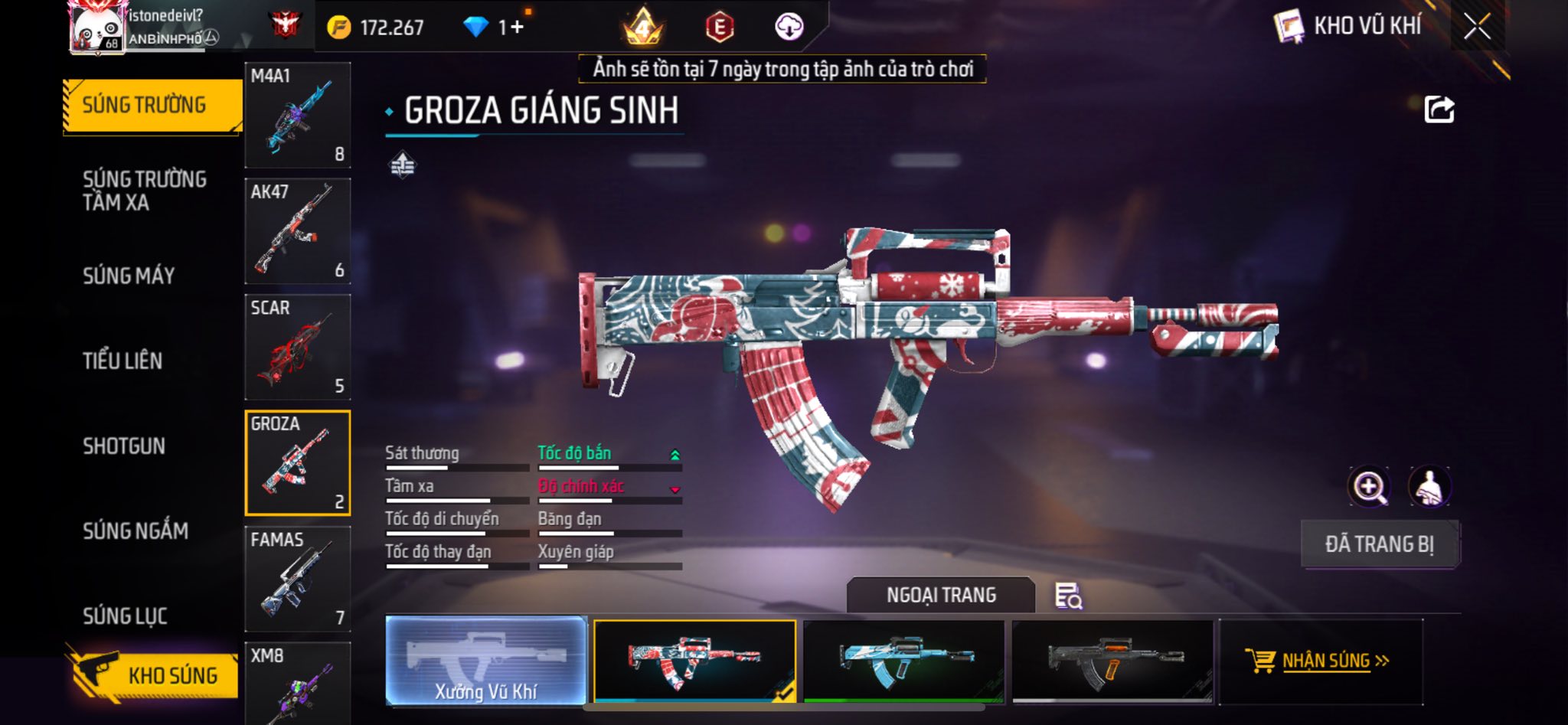Choose the blue Groza skin thumbnail
The height and width of the screenshot is (725, 1568).
(904, 661)
